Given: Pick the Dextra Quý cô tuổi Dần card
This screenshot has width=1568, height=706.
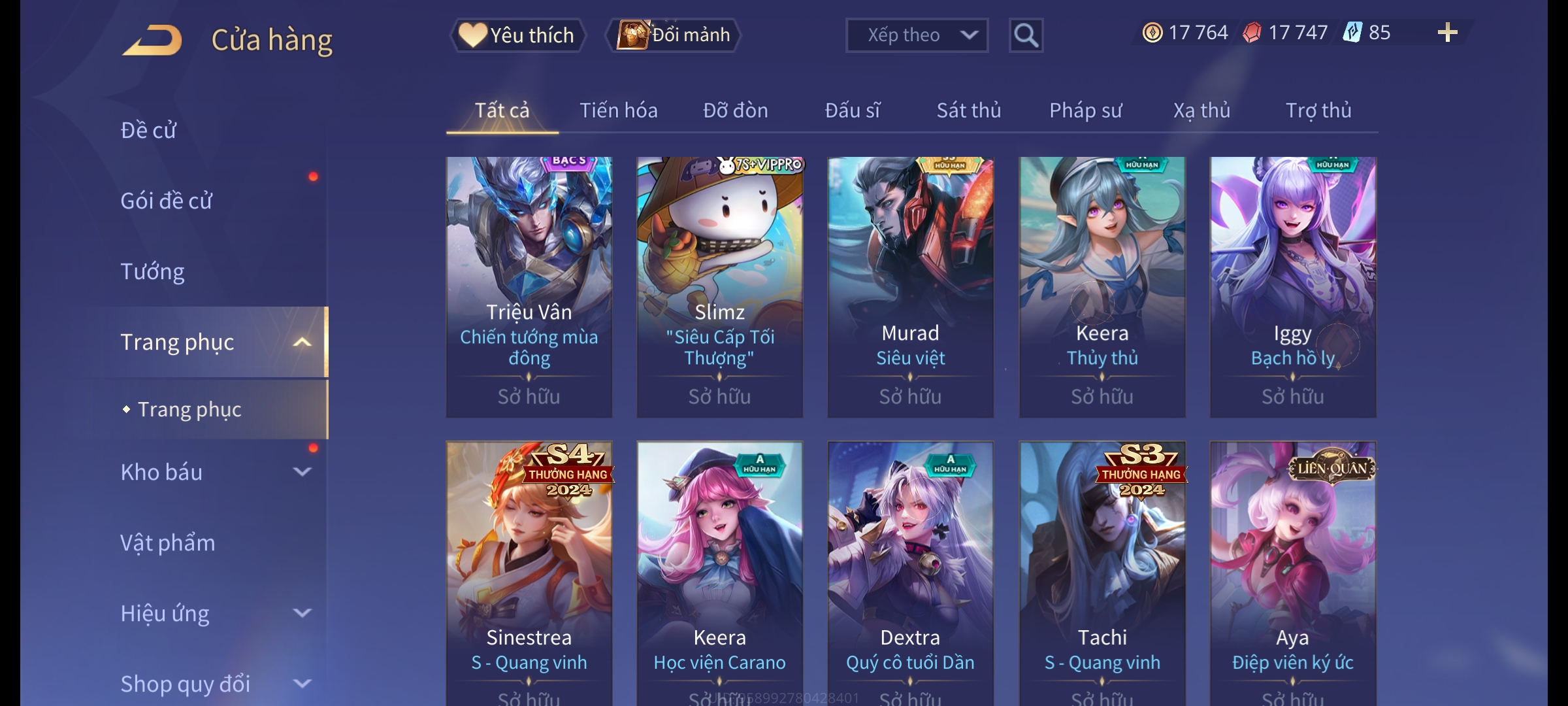Looking at the screenshot, I should 910,569.
